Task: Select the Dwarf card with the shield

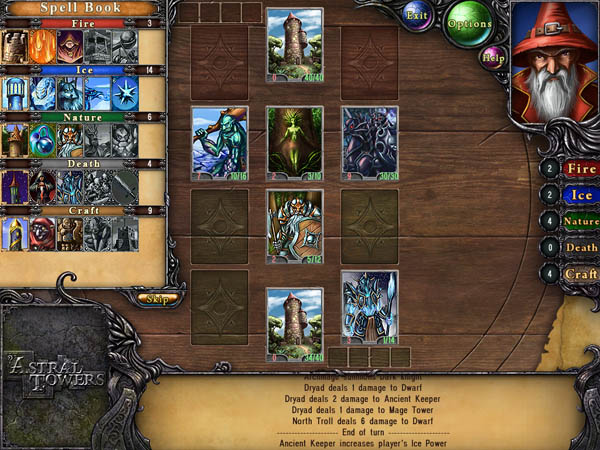Action: coord(295,226)
